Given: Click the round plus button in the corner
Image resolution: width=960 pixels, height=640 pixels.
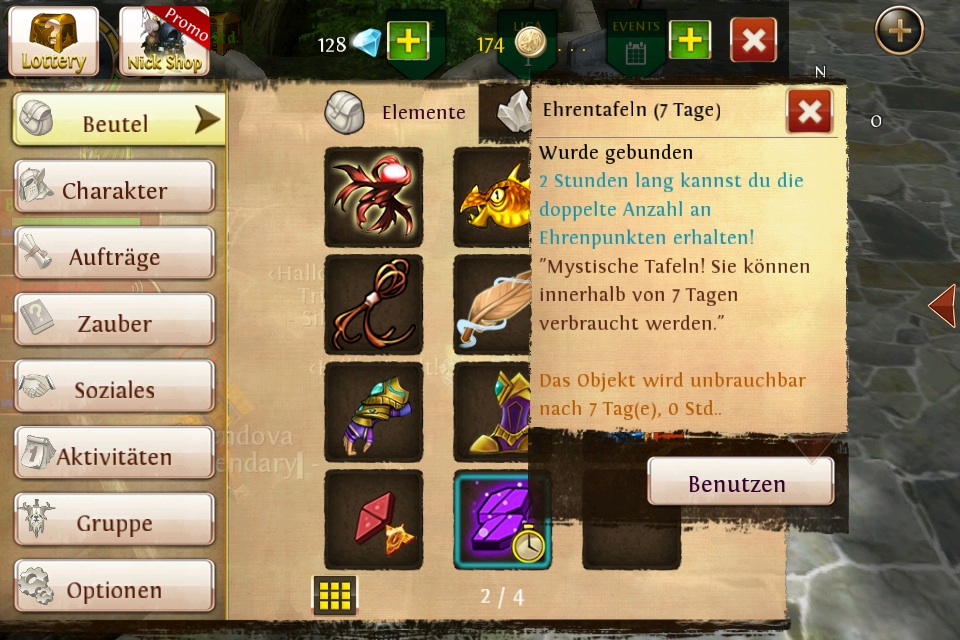Looking at the screenshot, I should pyautogui.click(x=899, y=31).
